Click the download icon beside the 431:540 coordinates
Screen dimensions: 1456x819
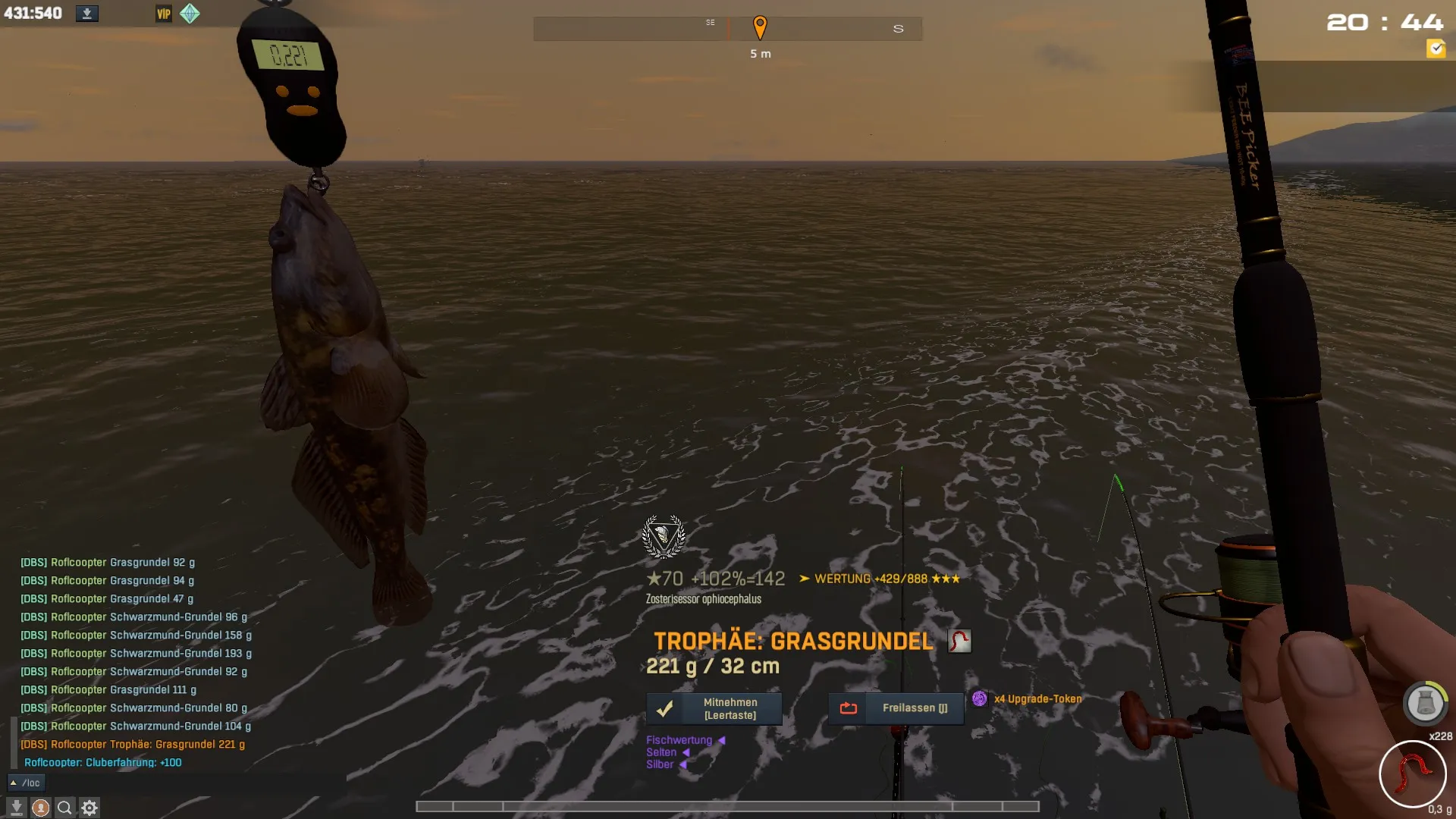click(87, 14)
